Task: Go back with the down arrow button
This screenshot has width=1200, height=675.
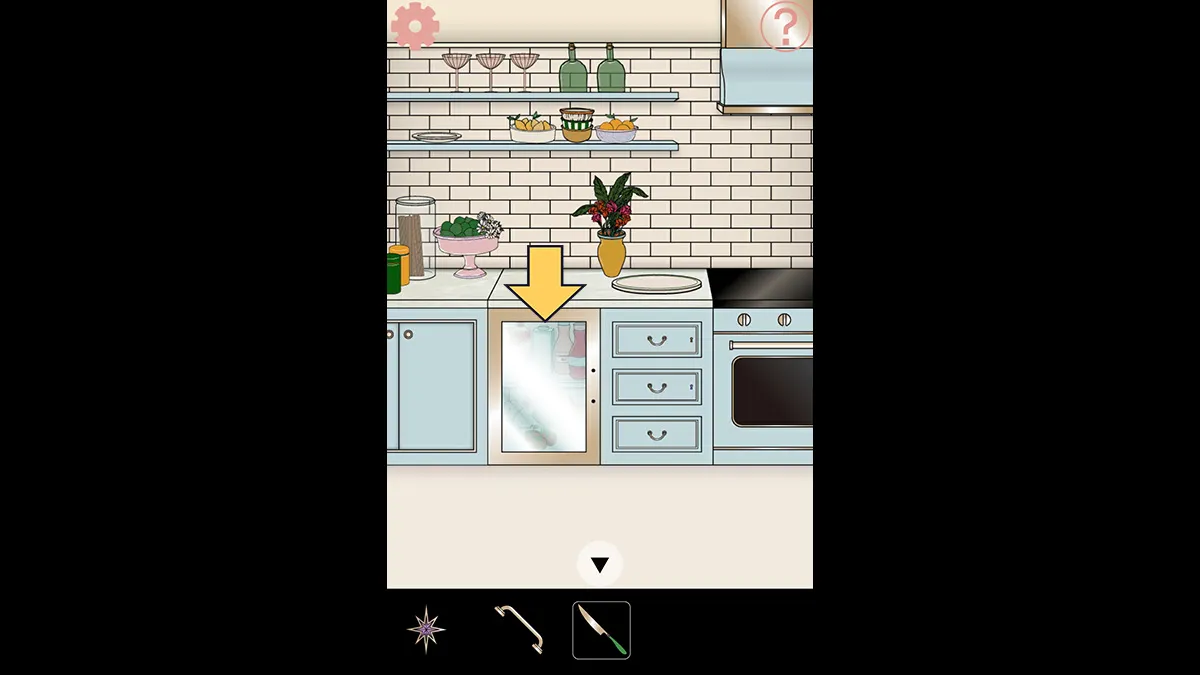Action: [600, 565]
